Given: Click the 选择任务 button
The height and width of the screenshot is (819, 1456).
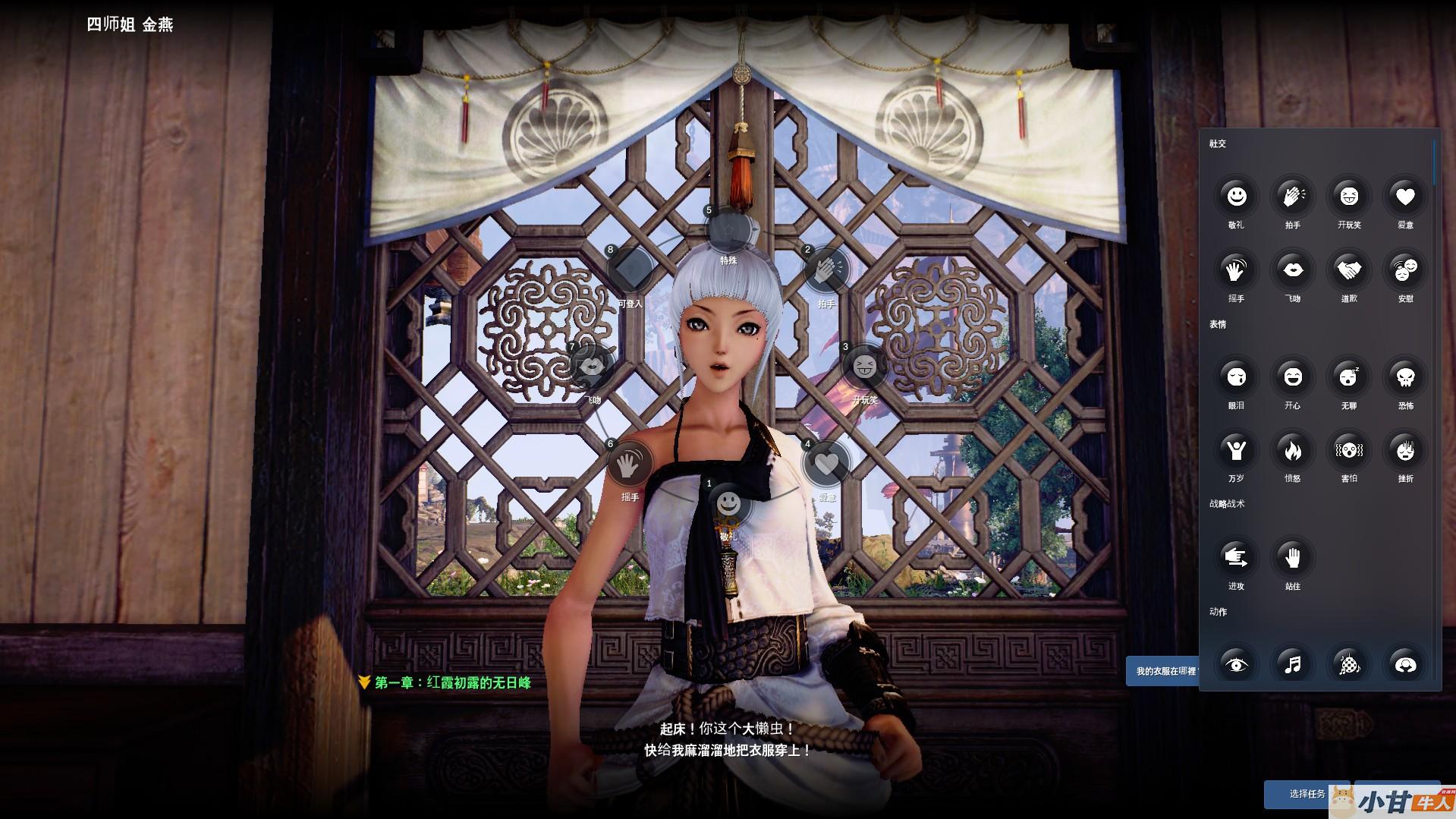Looking at the screenshot, I should [1306, 794].
